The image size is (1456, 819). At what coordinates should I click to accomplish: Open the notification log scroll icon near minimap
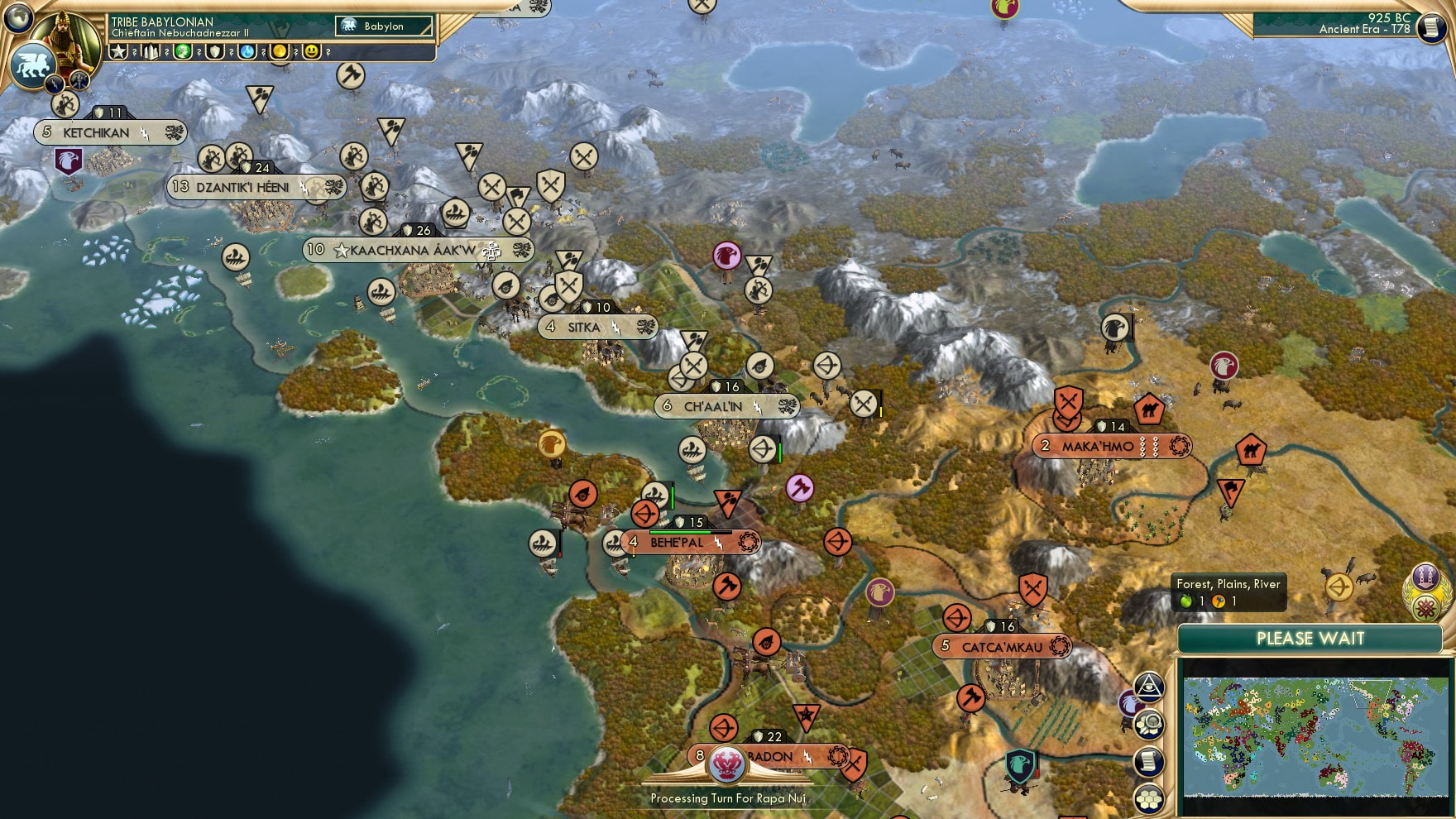(x=1149, y=760)
